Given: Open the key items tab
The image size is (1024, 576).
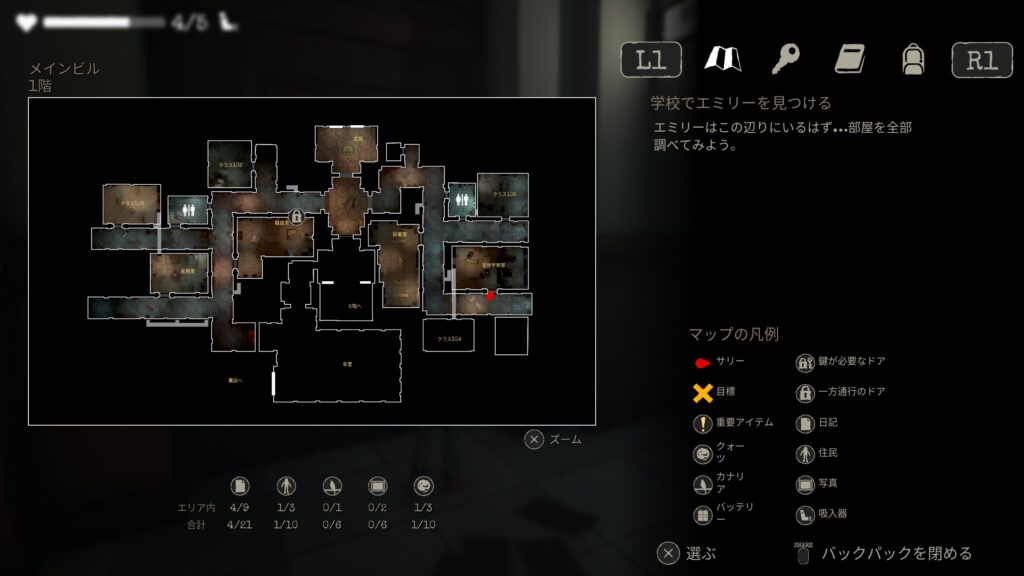Looking at the screenshot, I should (785, 59).
